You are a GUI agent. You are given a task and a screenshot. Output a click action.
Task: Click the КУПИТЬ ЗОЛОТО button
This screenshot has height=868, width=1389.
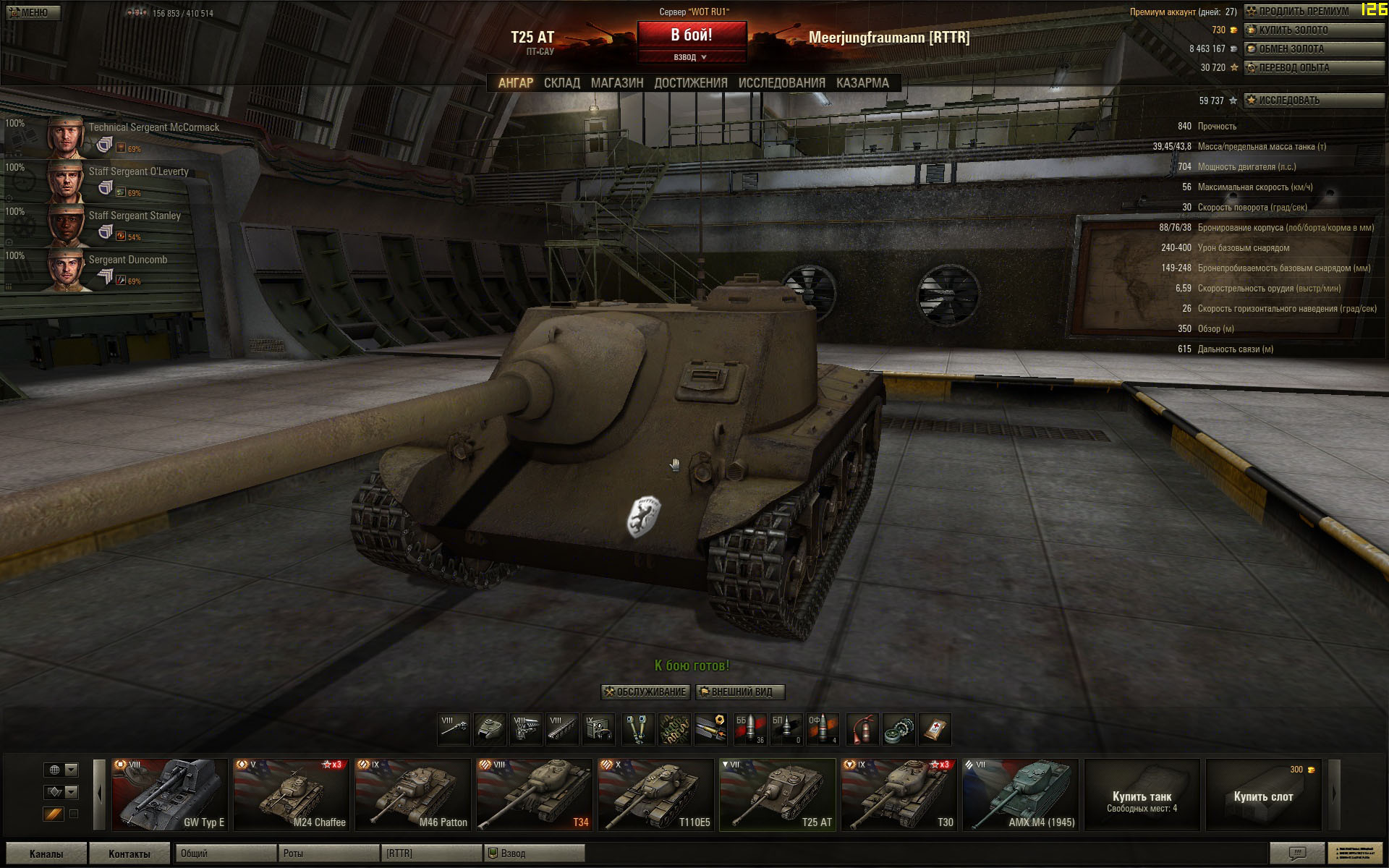point(1313,30)
